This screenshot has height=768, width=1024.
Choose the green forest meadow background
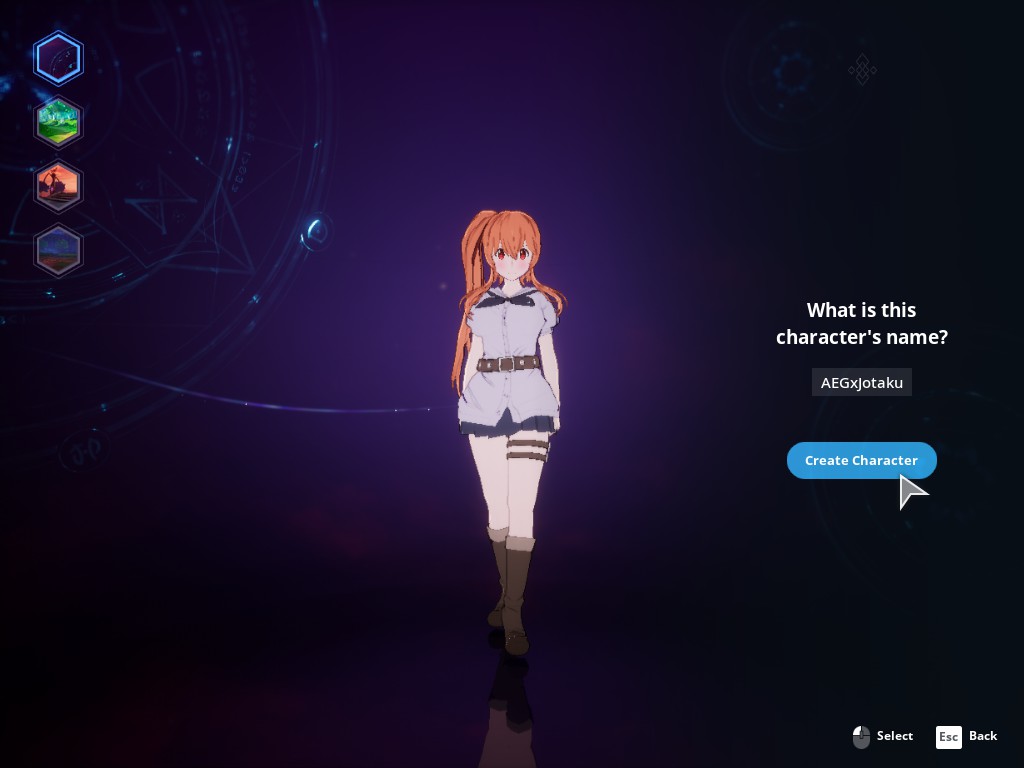[x=58, y=122]
